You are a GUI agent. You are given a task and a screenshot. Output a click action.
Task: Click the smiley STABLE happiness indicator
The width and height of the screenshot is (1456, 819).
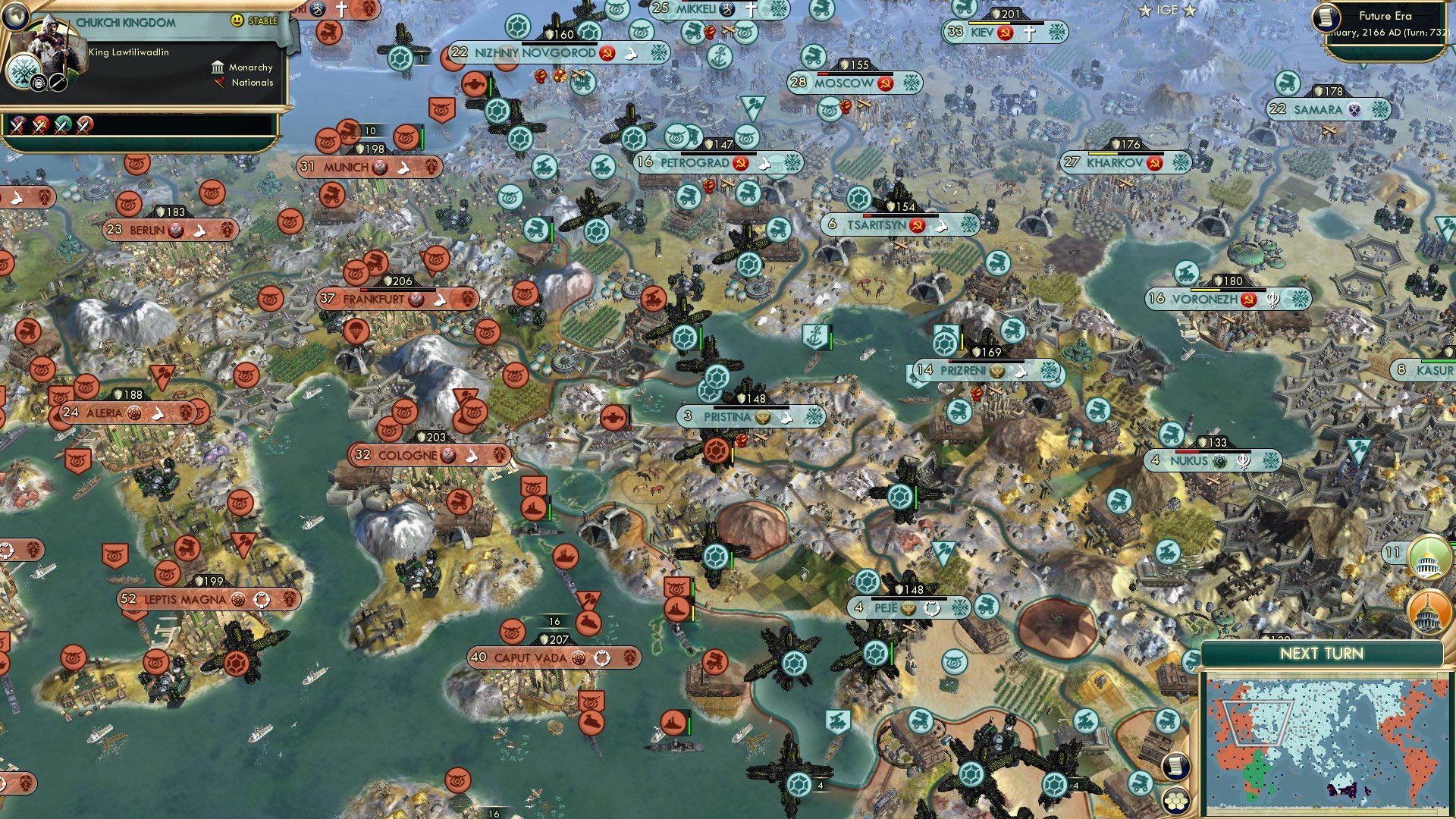click(237, 22)
